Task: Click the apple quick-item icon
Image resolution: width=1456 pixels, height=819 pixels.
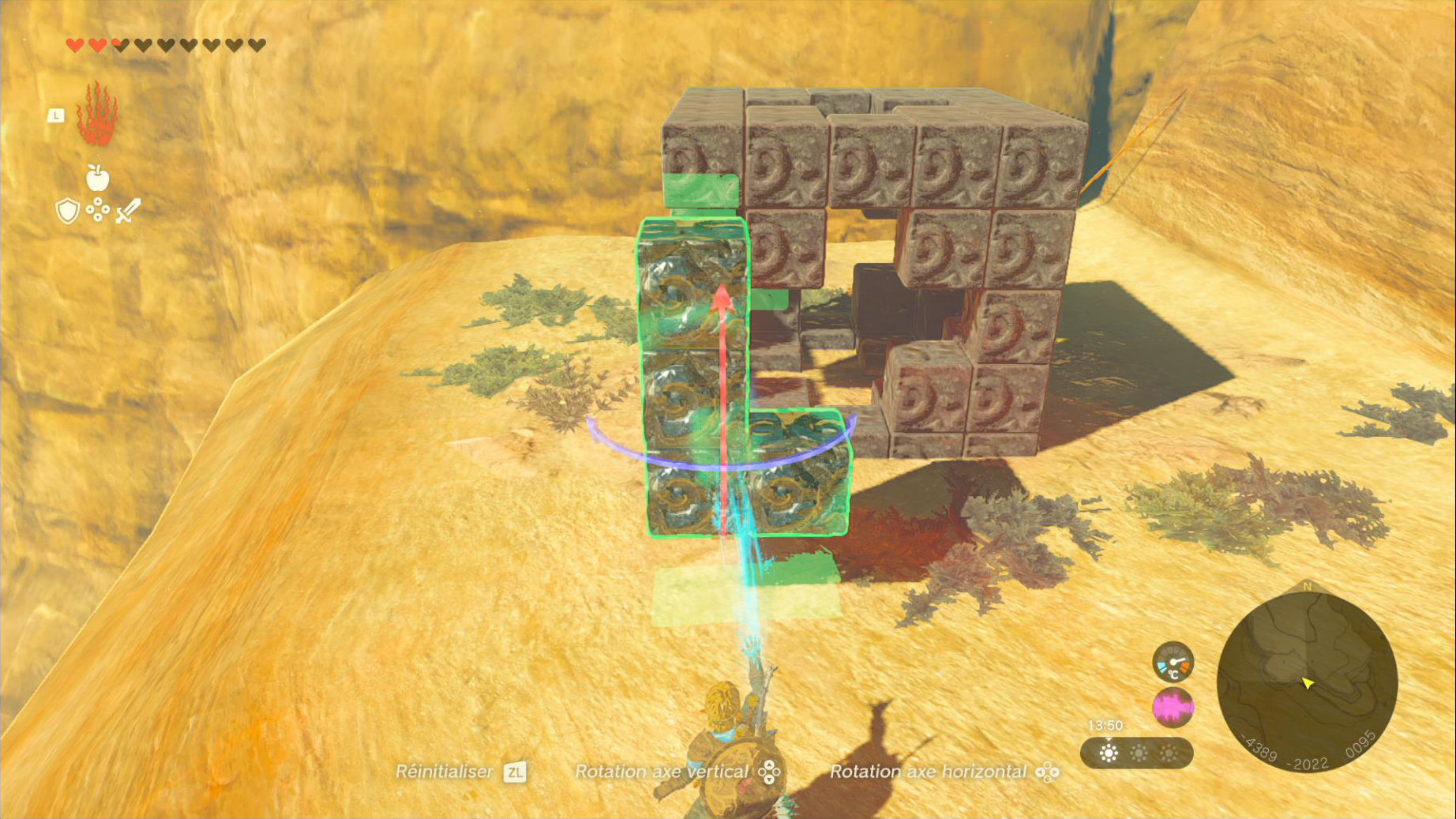Action: (x=97, y=178)
